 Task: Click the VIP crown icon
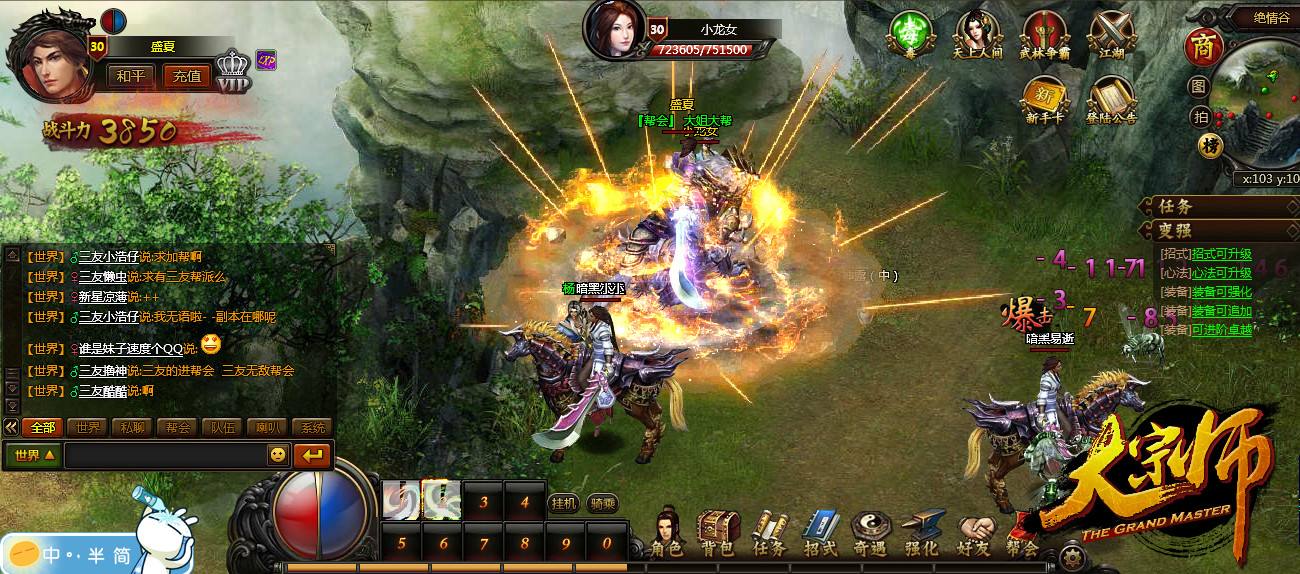pyautogui.click(x=233, y=72)
